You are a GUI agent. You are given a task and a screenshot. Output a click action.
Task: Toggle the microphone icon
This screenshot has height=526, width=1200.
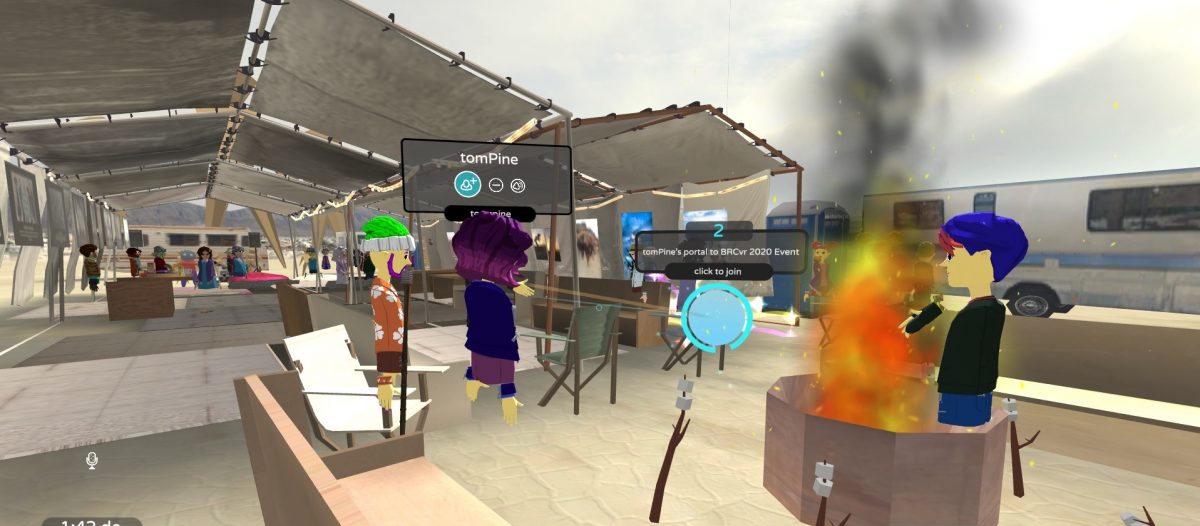coord(91,459)
